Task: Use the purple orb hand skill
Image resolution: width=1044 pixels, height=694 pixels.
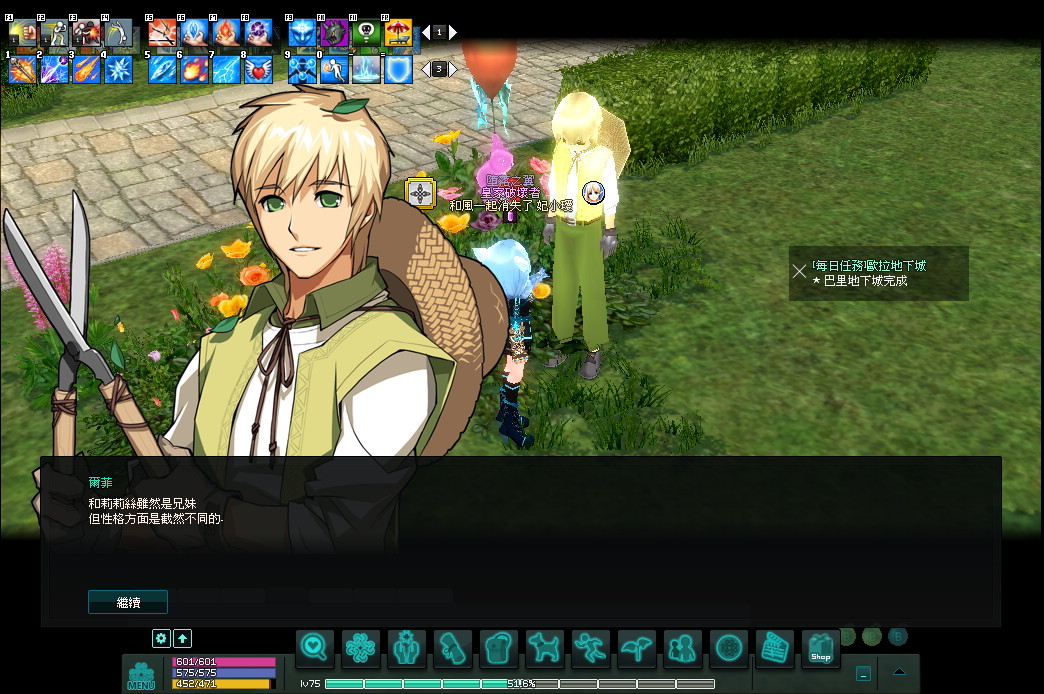Action: 259,33
